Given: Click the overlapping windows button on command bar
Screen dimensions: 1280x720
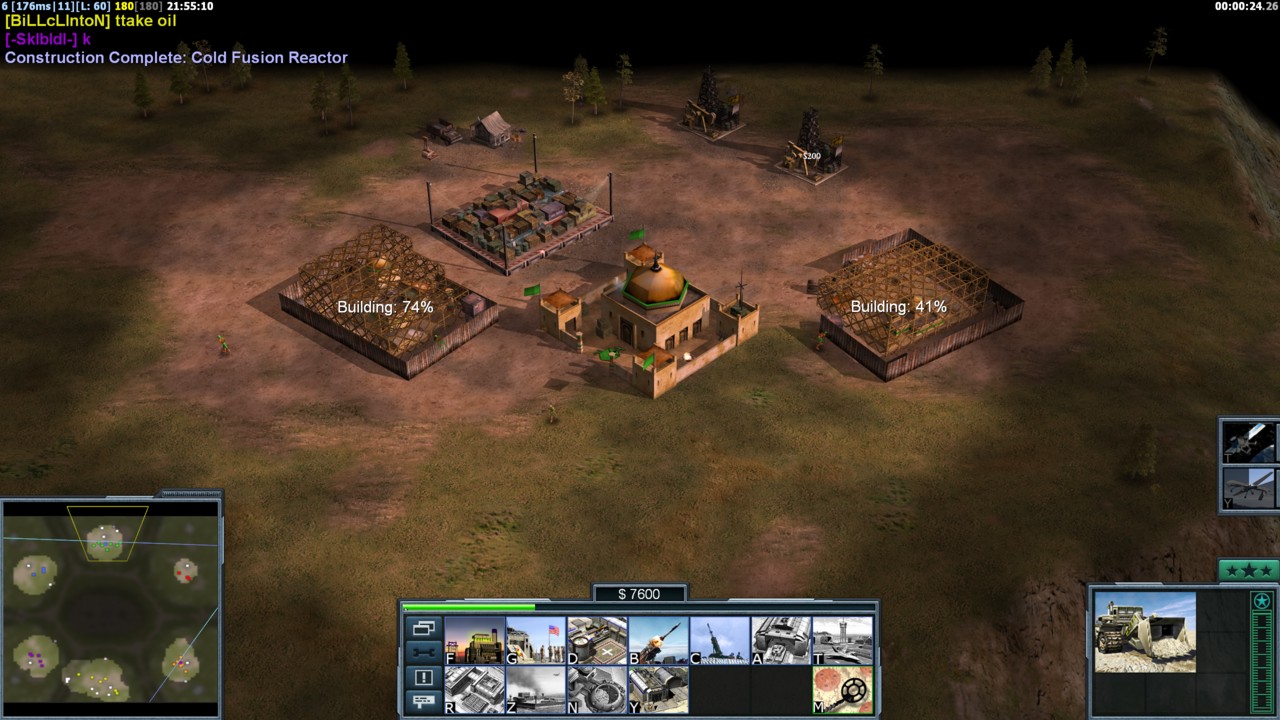Looking at the screenshot, I should pyautogui.click(x=423, y=629).
